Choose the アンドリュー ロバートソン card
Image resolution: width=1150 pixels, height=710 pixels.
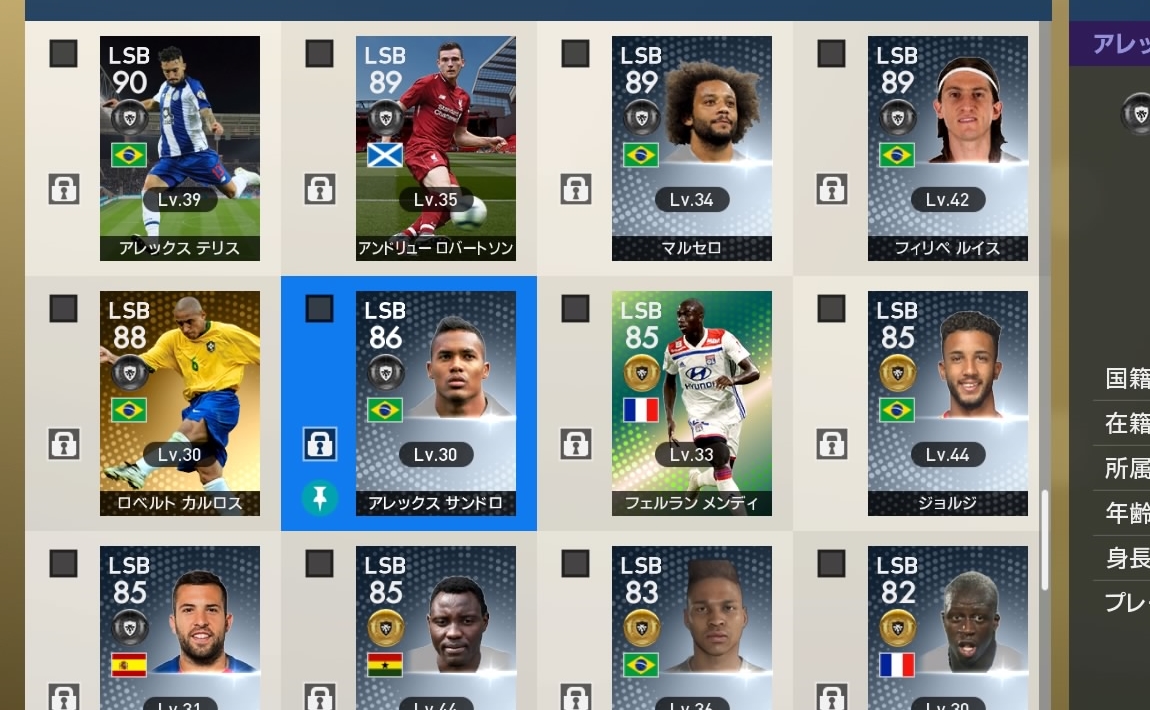[x=436, y=148]
